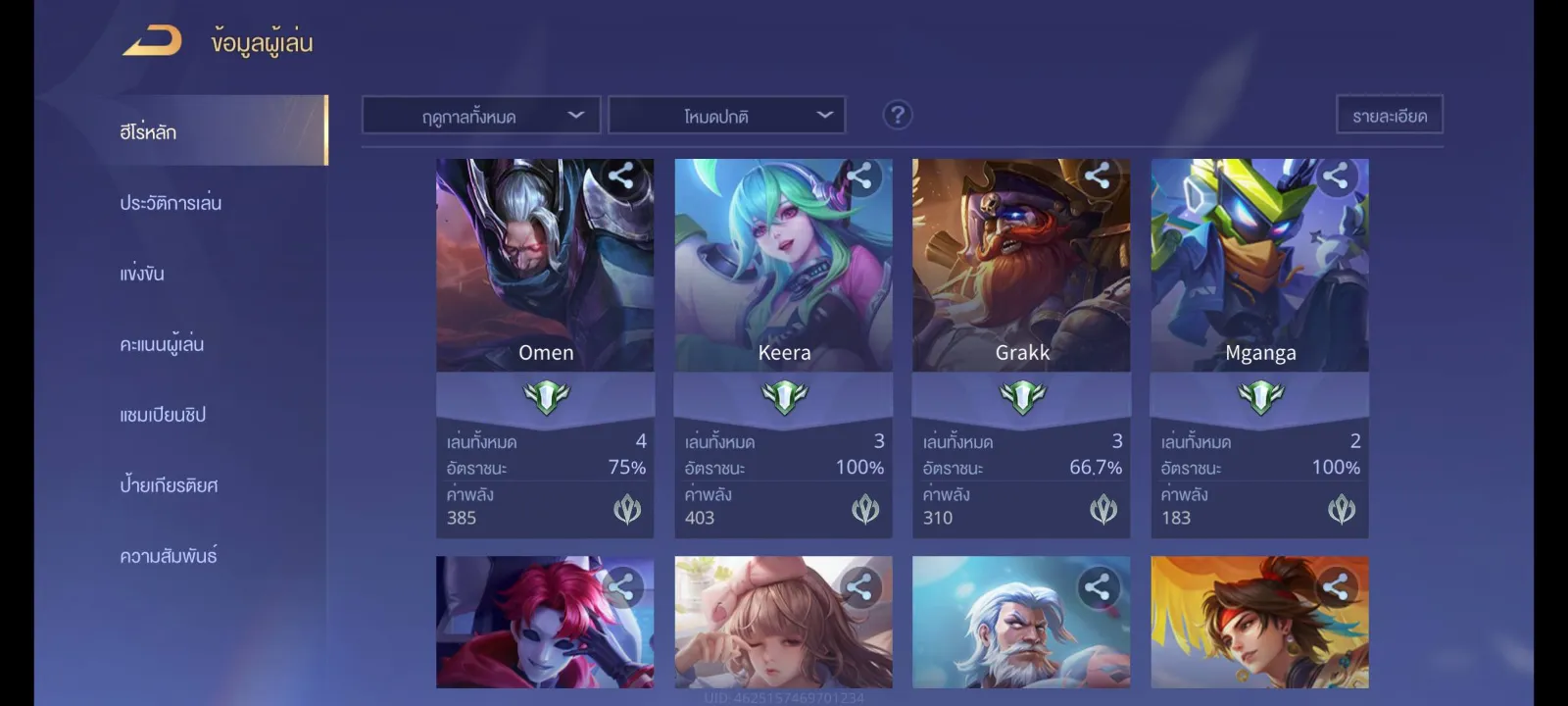Share the Keera hero card
The width and height of the screenshot is (1568, 706).
[859, 176]
